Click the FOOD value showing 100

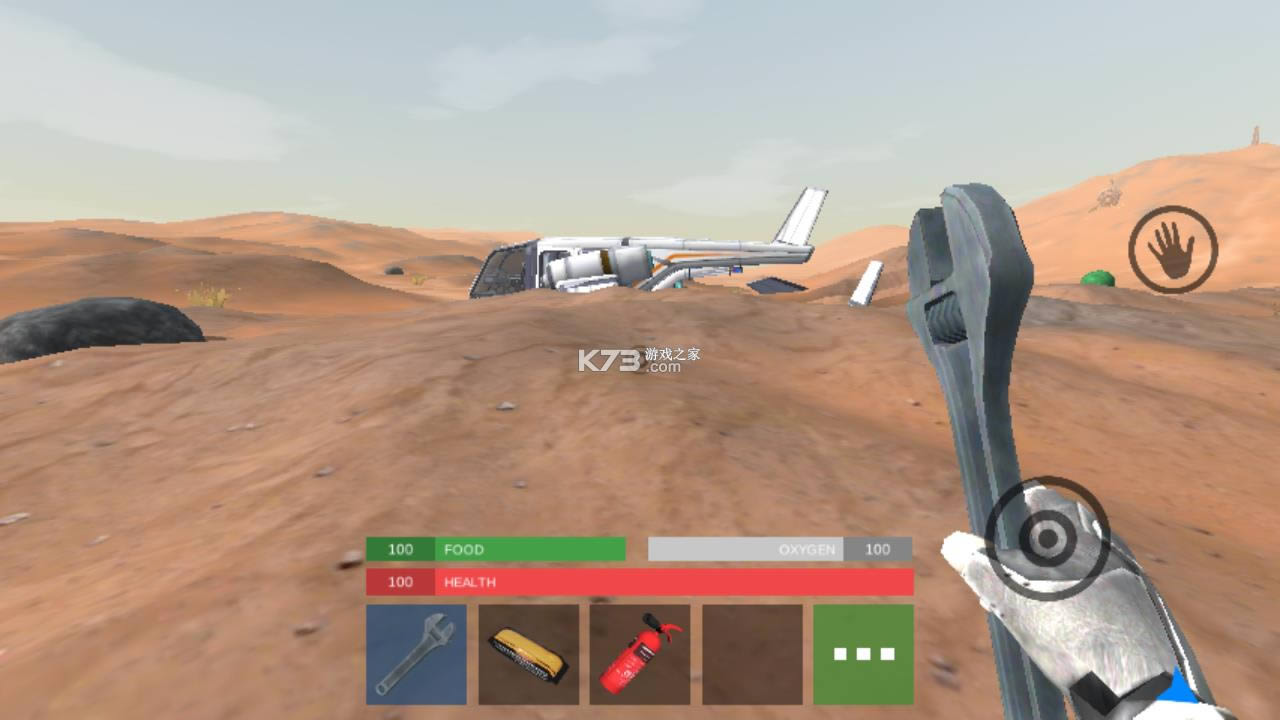pyautogui.click(x=400, y=549)
